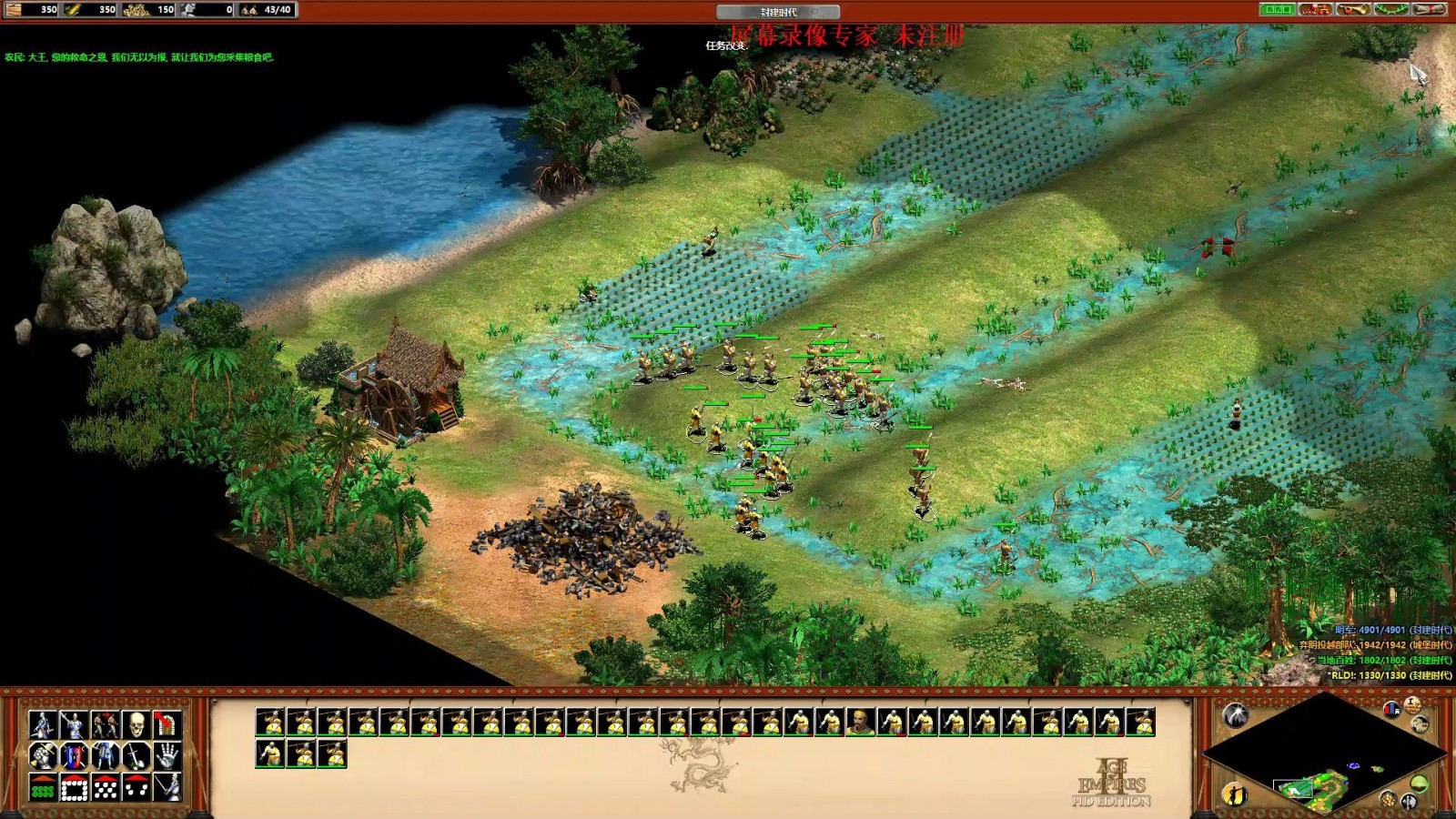The width and height of the screenshot is (1456, 819).
Task: Activate the flare signal button beside the minimap
Action: tap(1235, 714)
